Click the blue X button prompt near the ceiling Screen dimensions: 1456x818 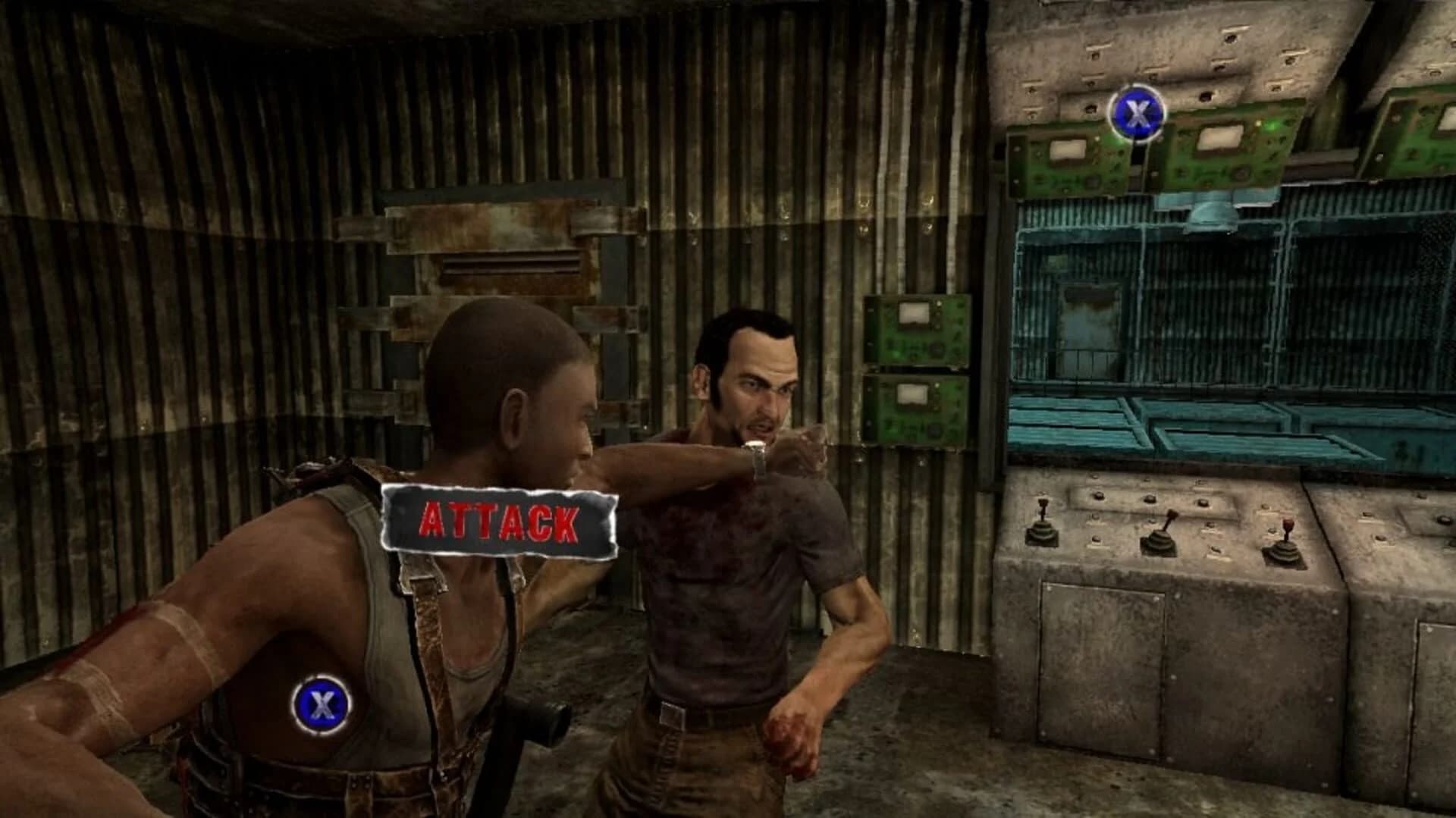tap(1136, 114)
